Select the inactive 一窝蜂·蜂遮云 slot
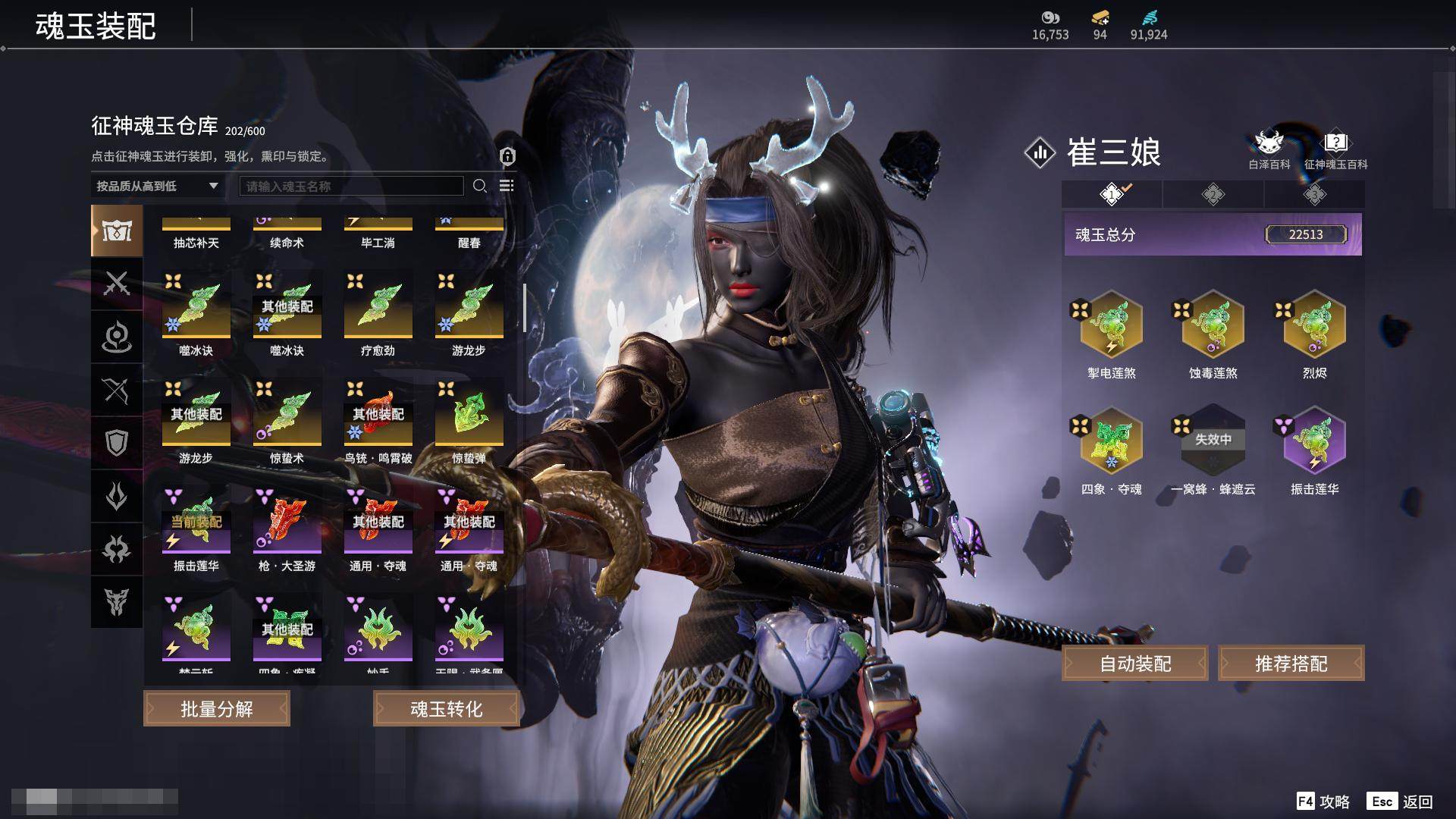Image resolution: width=1456 pixels, height=819 pixels. tap(1213, 441)
